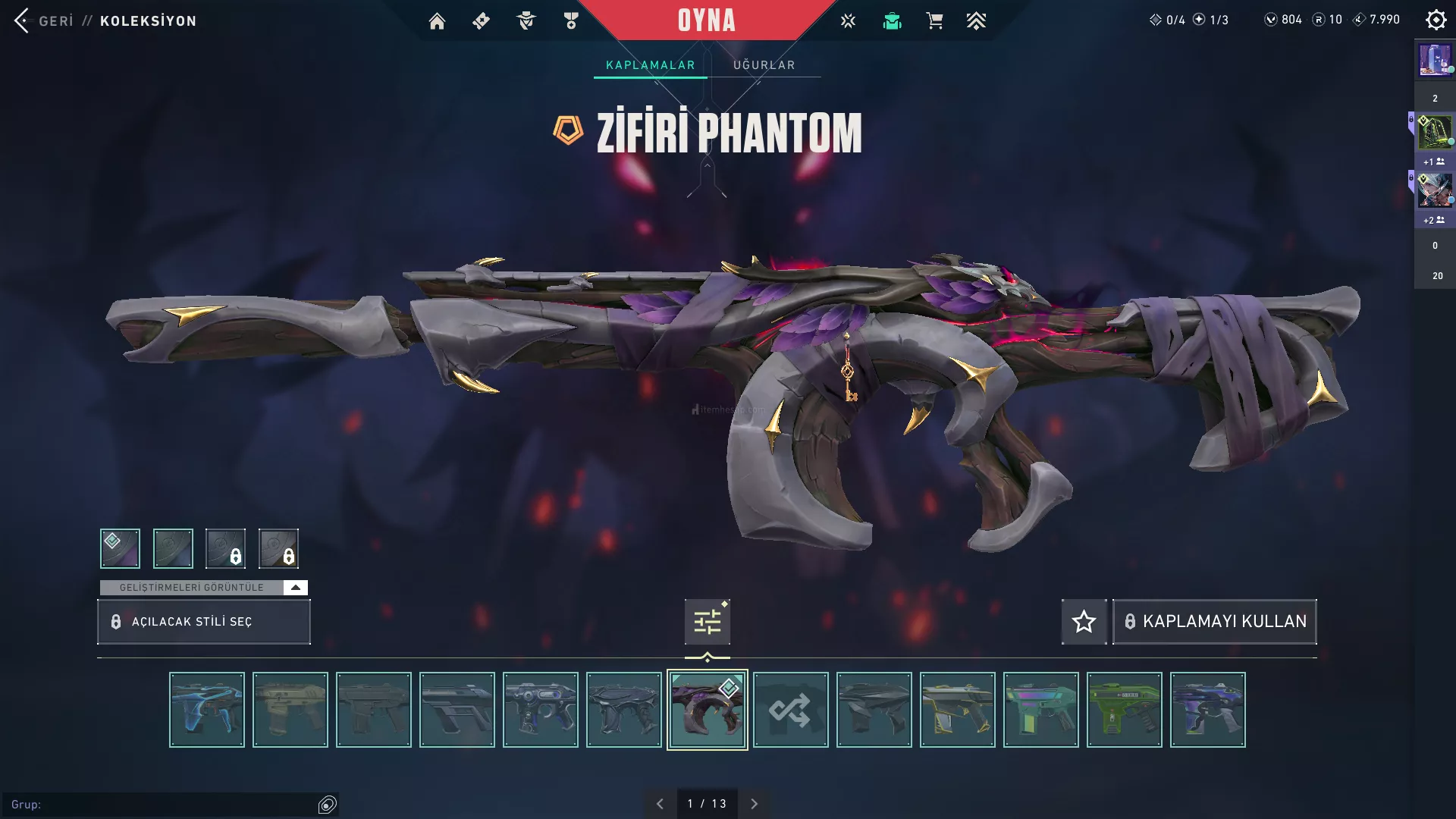
Task: Open the home screen icon
Action: coord(437,21)
